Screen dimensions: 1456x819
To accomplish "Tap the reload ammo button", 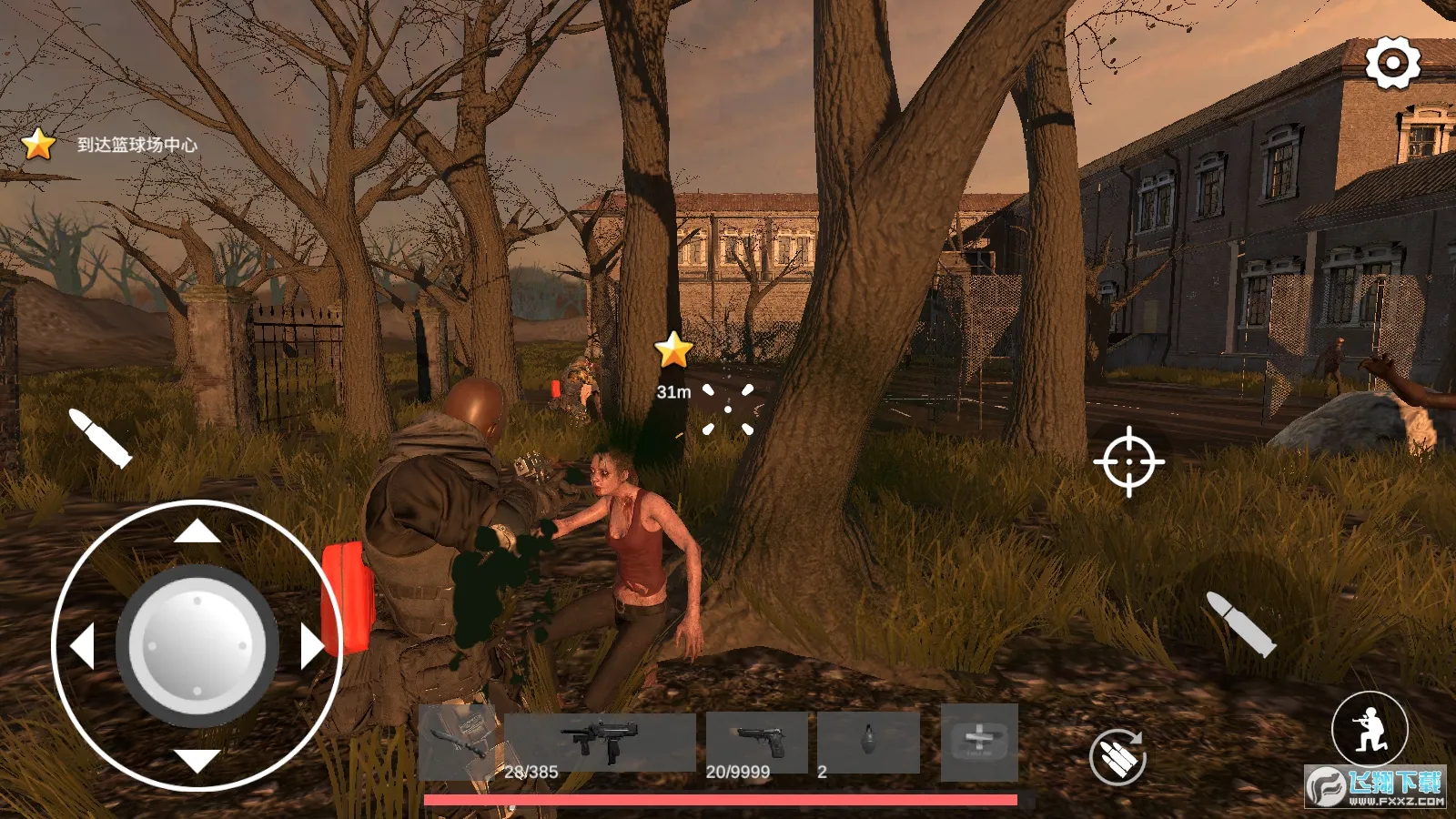I will tap(1117, 756).
